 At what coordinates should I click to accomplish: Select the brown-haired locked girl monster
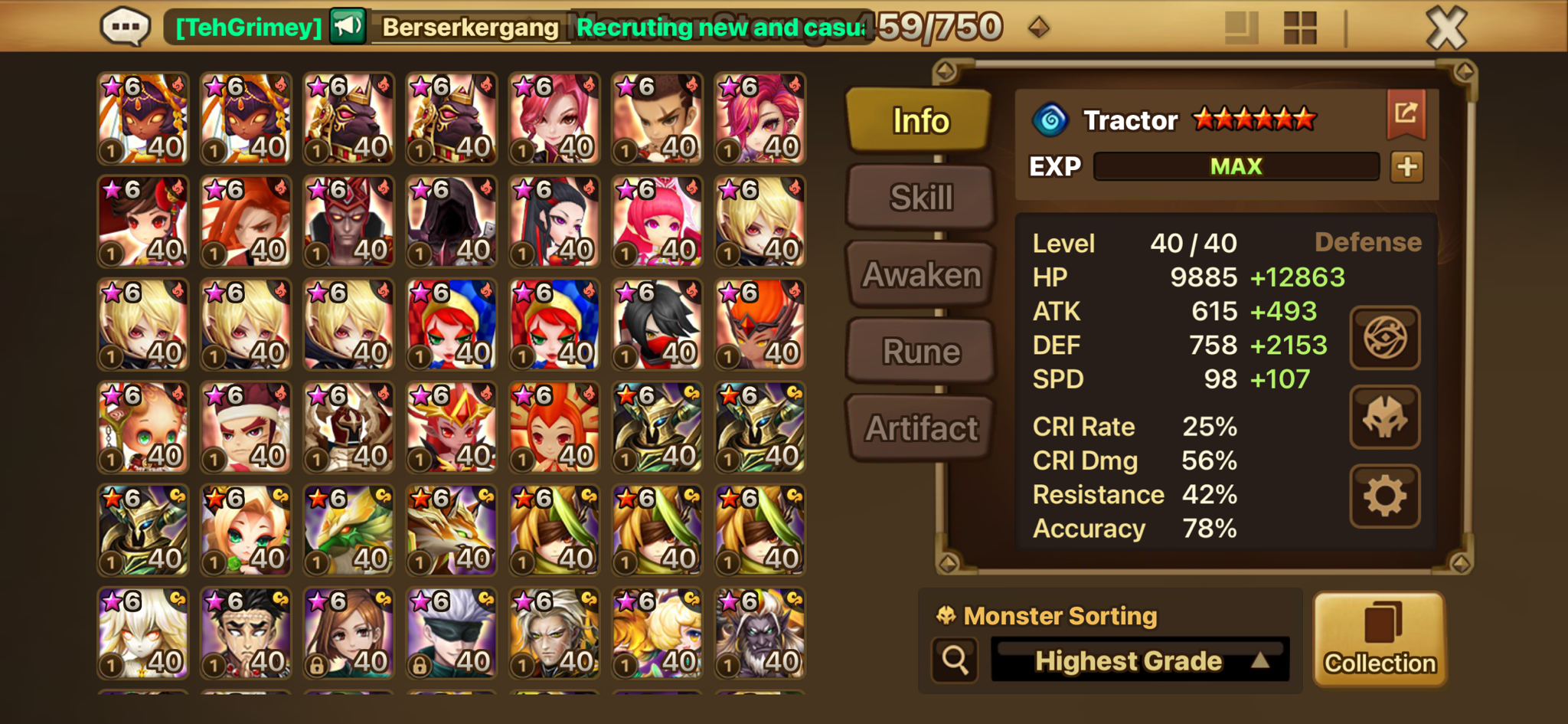(348, 634)
